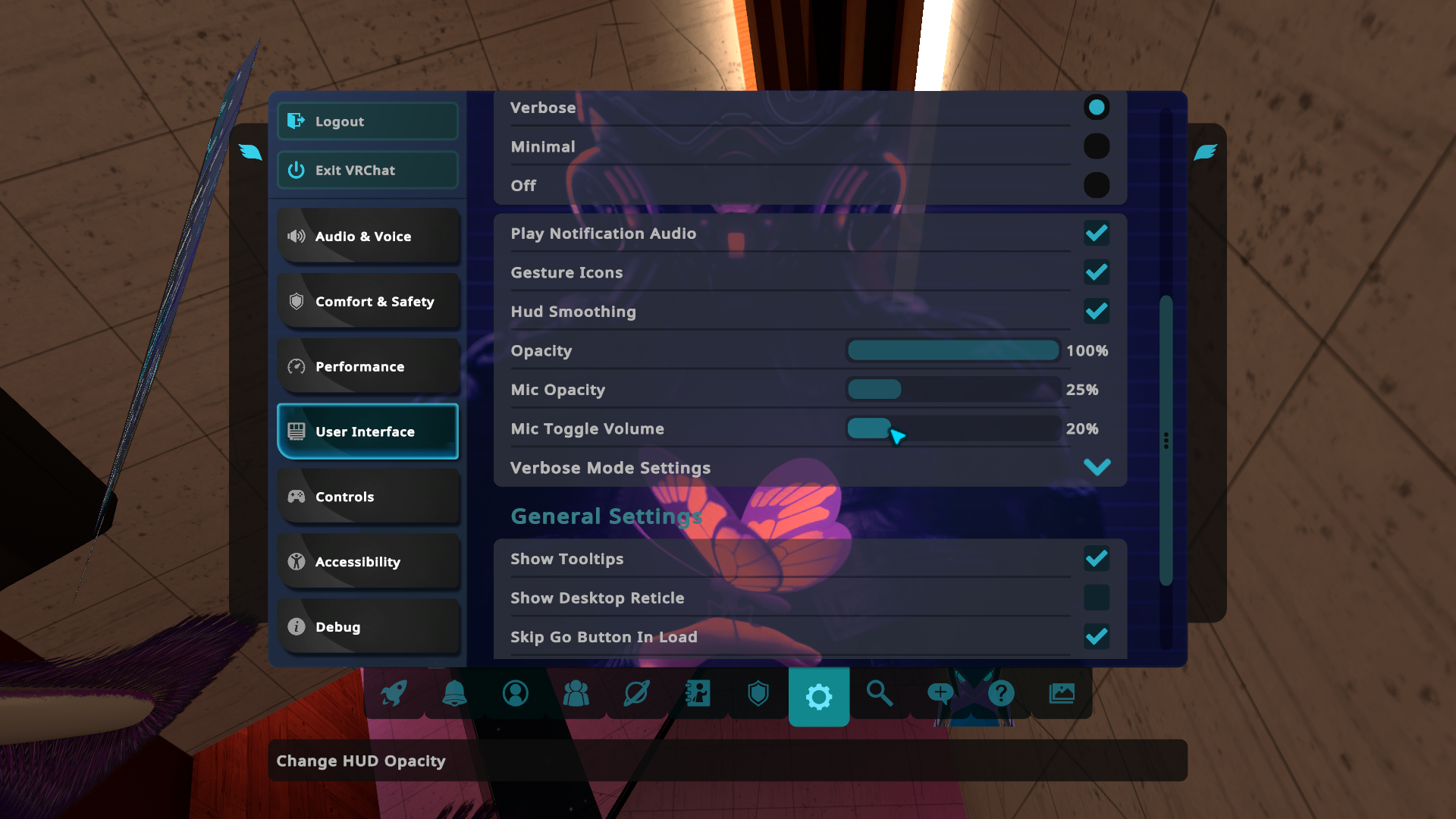Disable the Gesture Icons checkbox
Screen dimensions: 1456x819
click(x=1096, y=272)
